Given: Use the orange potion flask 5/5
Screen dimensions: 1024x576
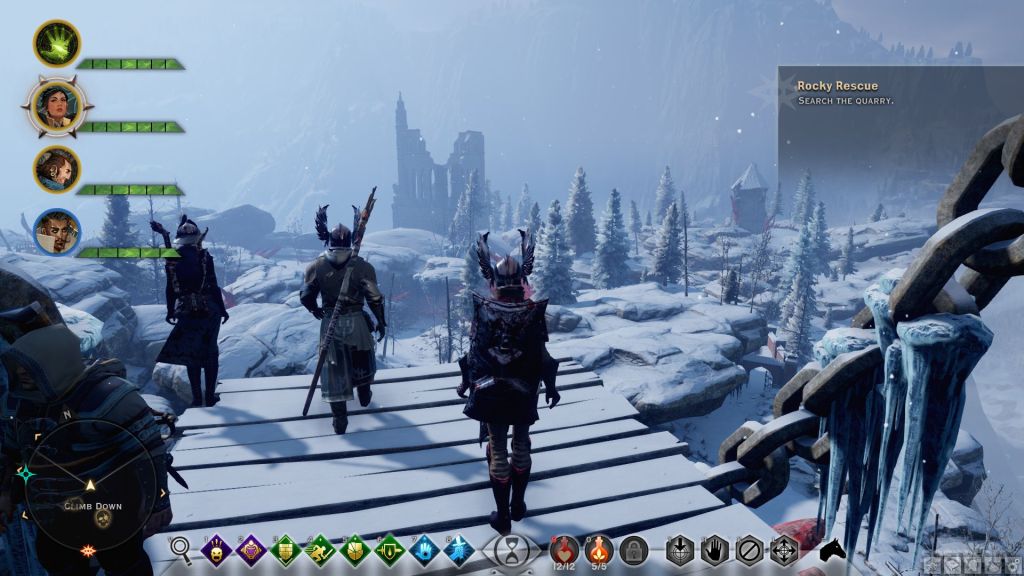Looking at the screenshot, I should pyautogui.click(x=598, y=548).
